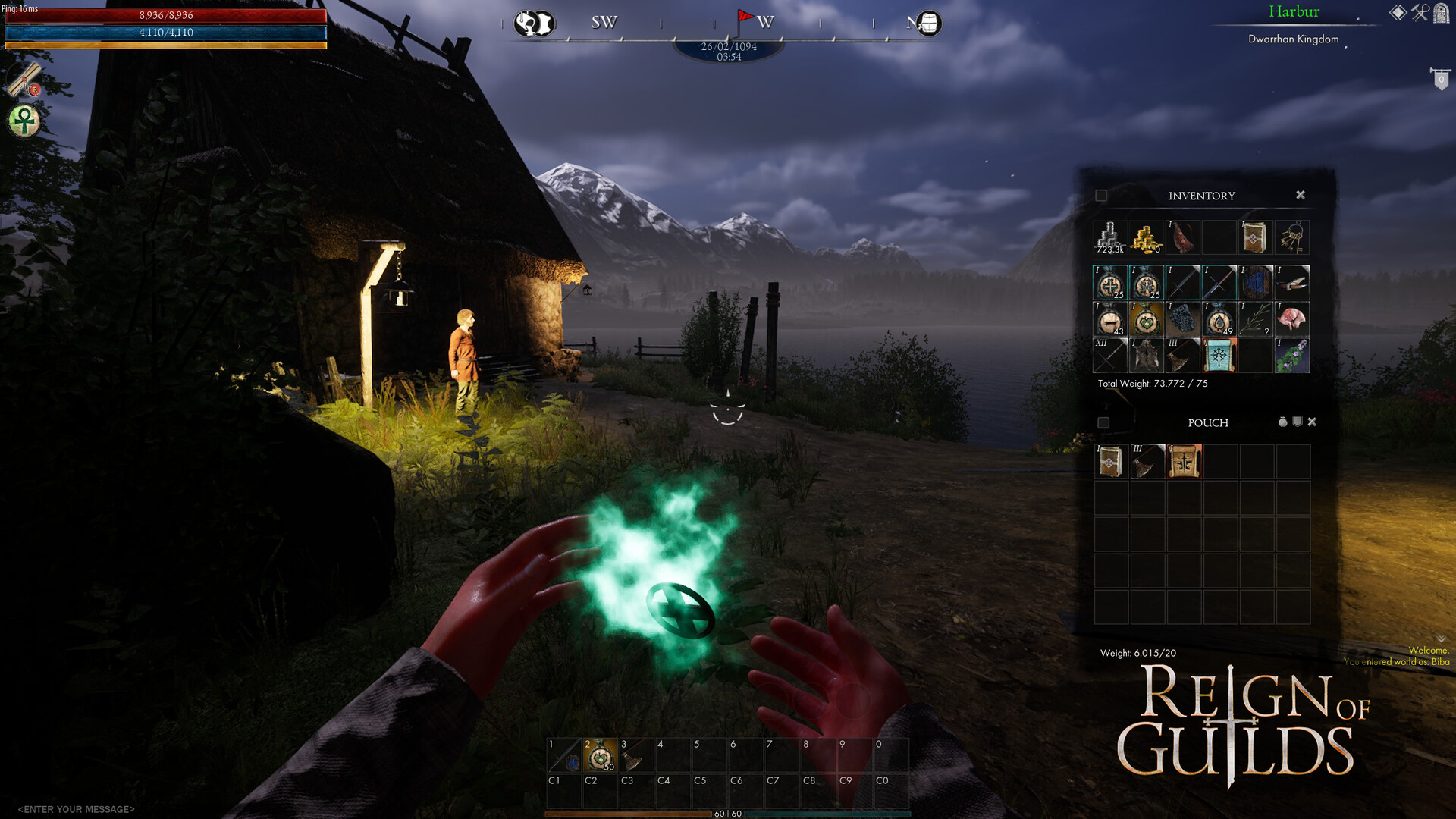Select the axe in hotbar slot 3
Image resolution: width=1456 pixels, height=819 pixels.
[635, 755]
